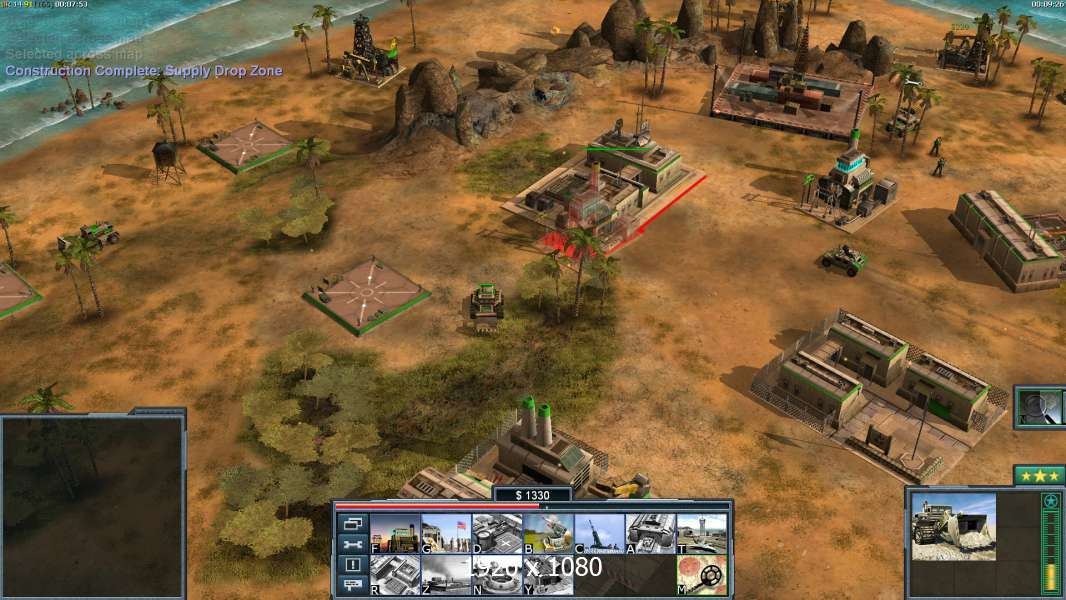Select the Strategy Center build icon
Viewport: 1066px width, 600px height.
pos(395,575)
